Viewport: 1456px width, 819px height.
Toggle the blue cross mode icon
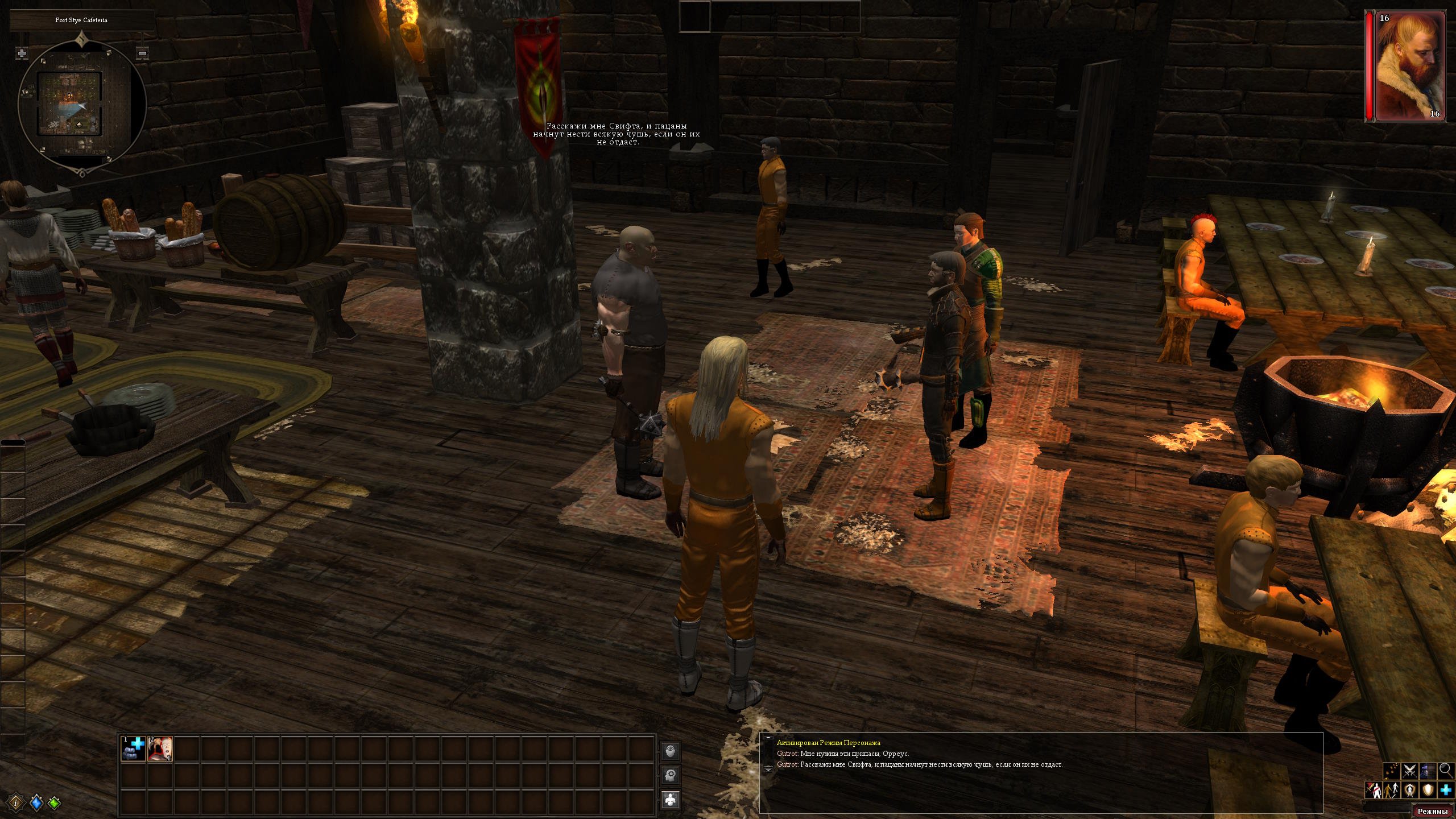1446,791
